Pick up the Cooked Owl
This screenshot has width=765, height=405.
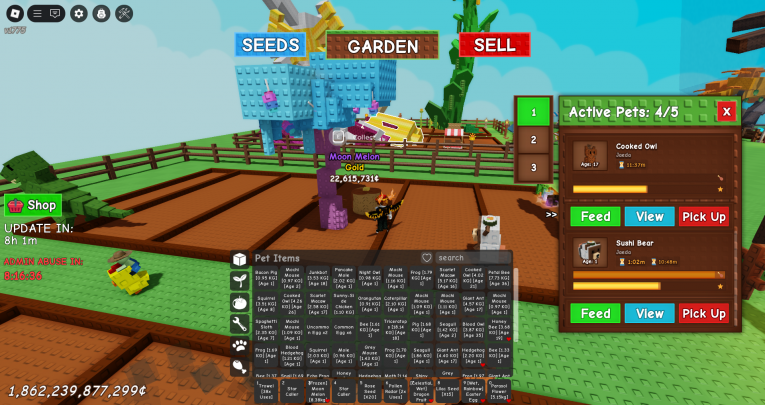704,216
